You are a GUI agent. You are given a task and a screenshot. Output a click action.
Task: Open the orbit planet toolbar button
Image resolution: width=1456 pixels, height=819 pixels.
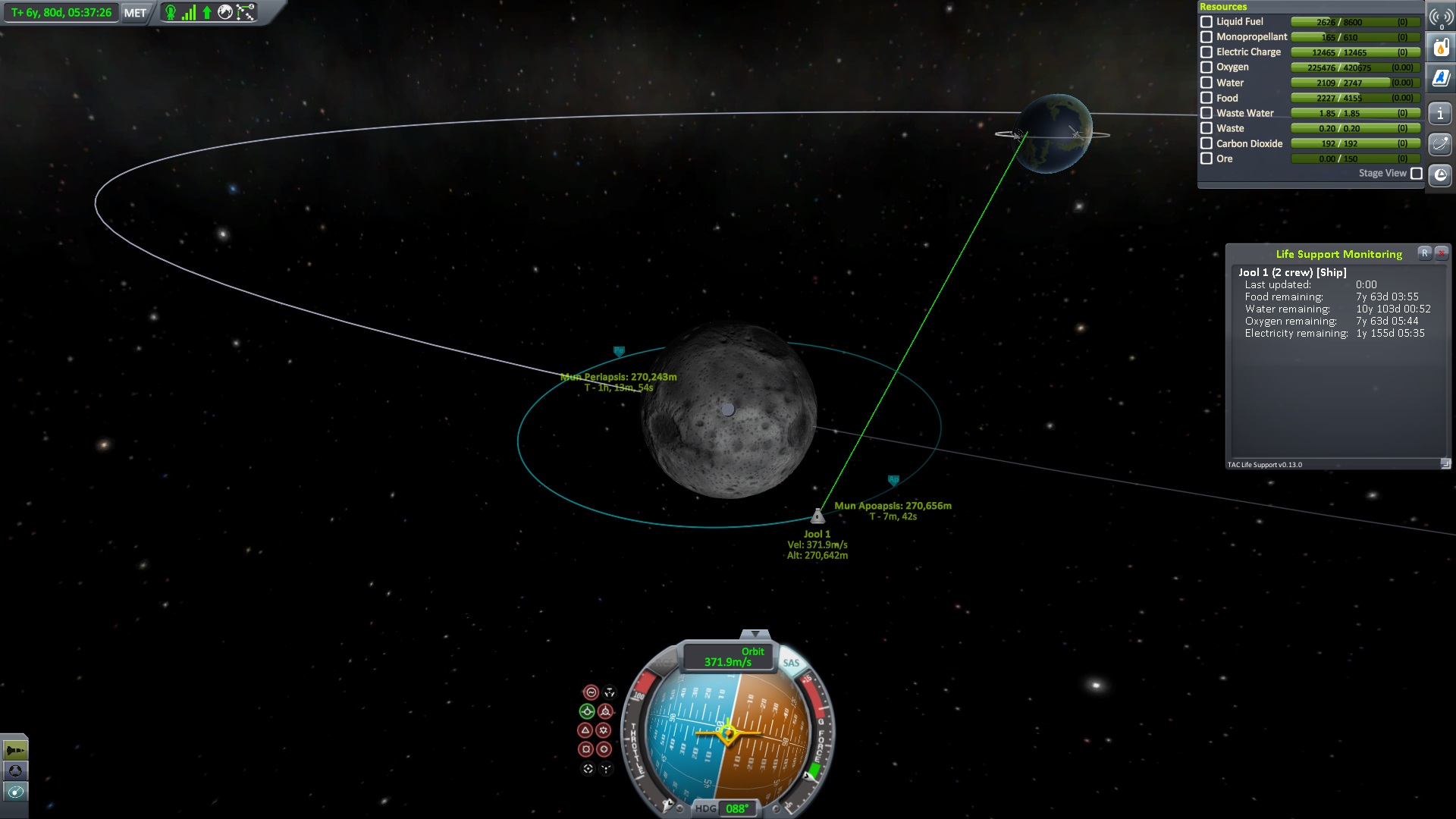tap(1441, 144)
